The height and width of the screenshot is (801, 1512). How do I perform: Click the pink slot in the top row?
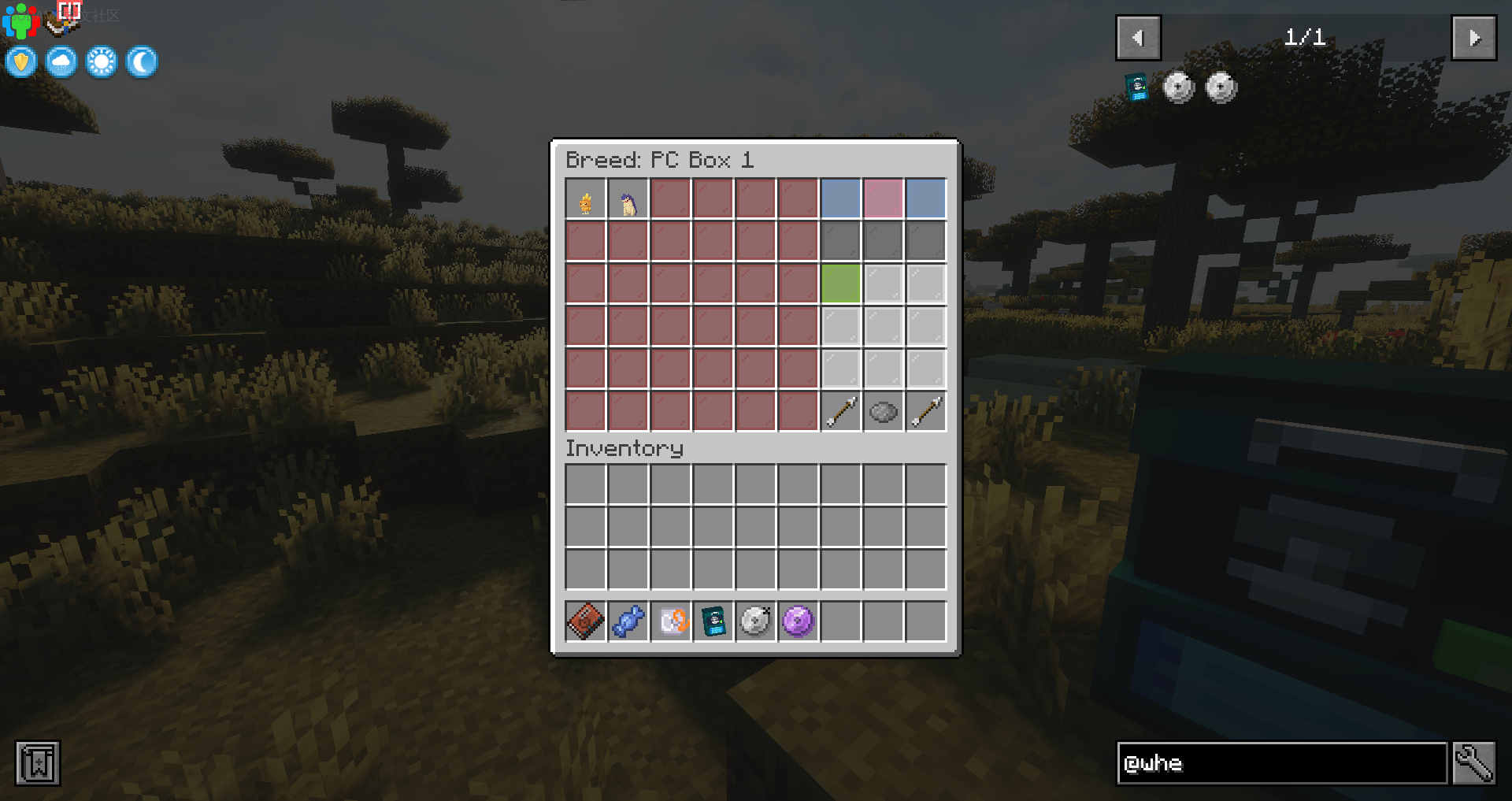pos(883,199)
